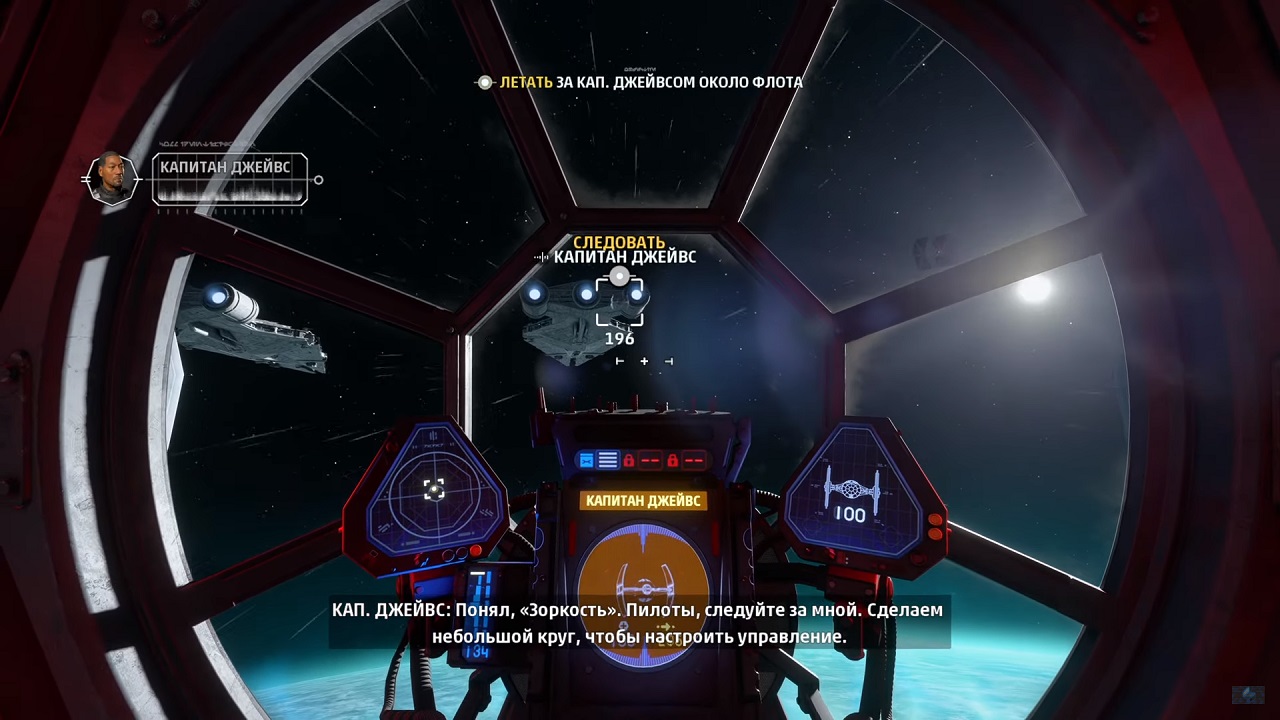
Task: Select the right red padlock missile icon
Action: point(673,460)
